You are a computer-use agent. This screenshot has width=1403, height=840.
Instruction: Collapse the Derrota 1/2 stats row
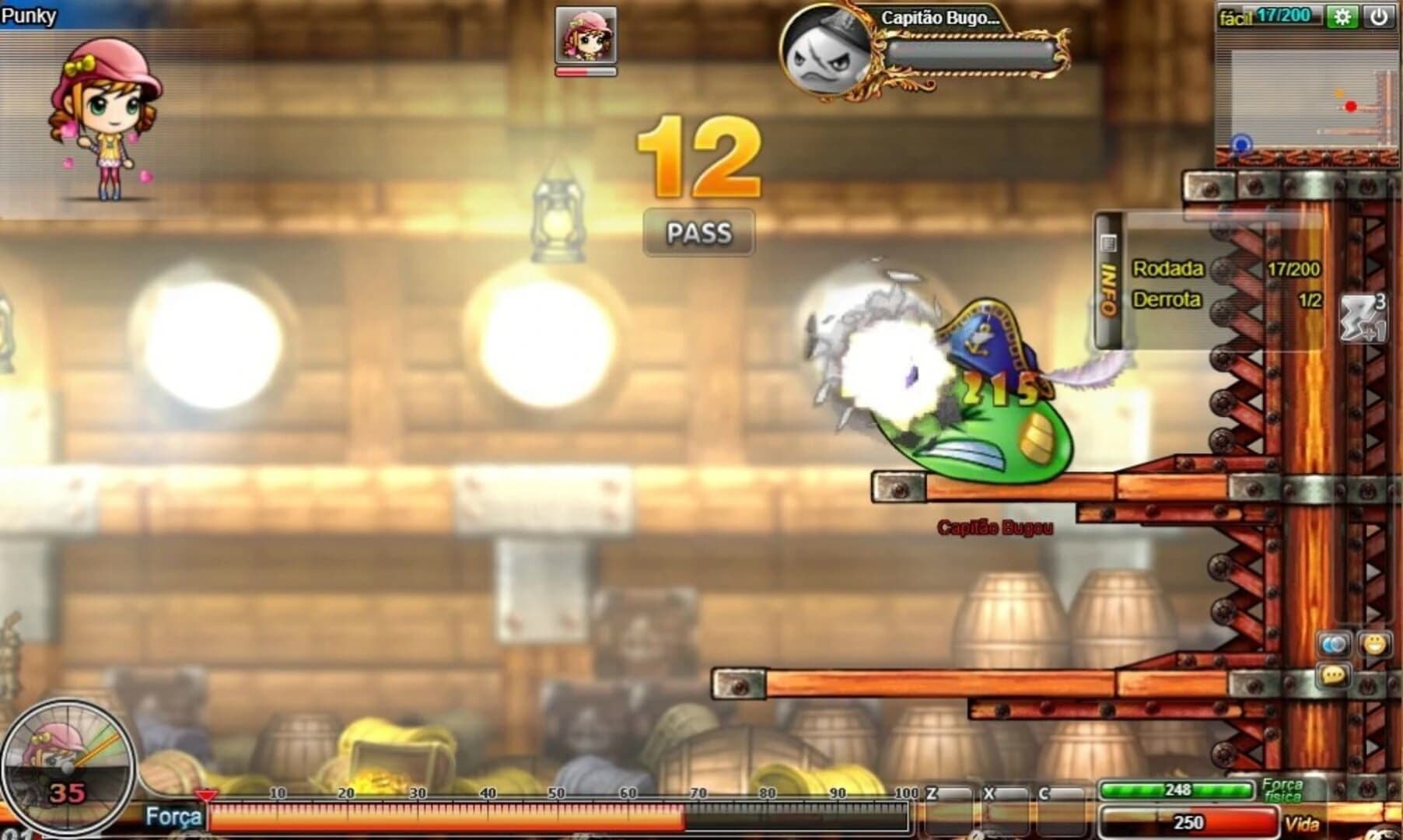[x=1167, y=298]
